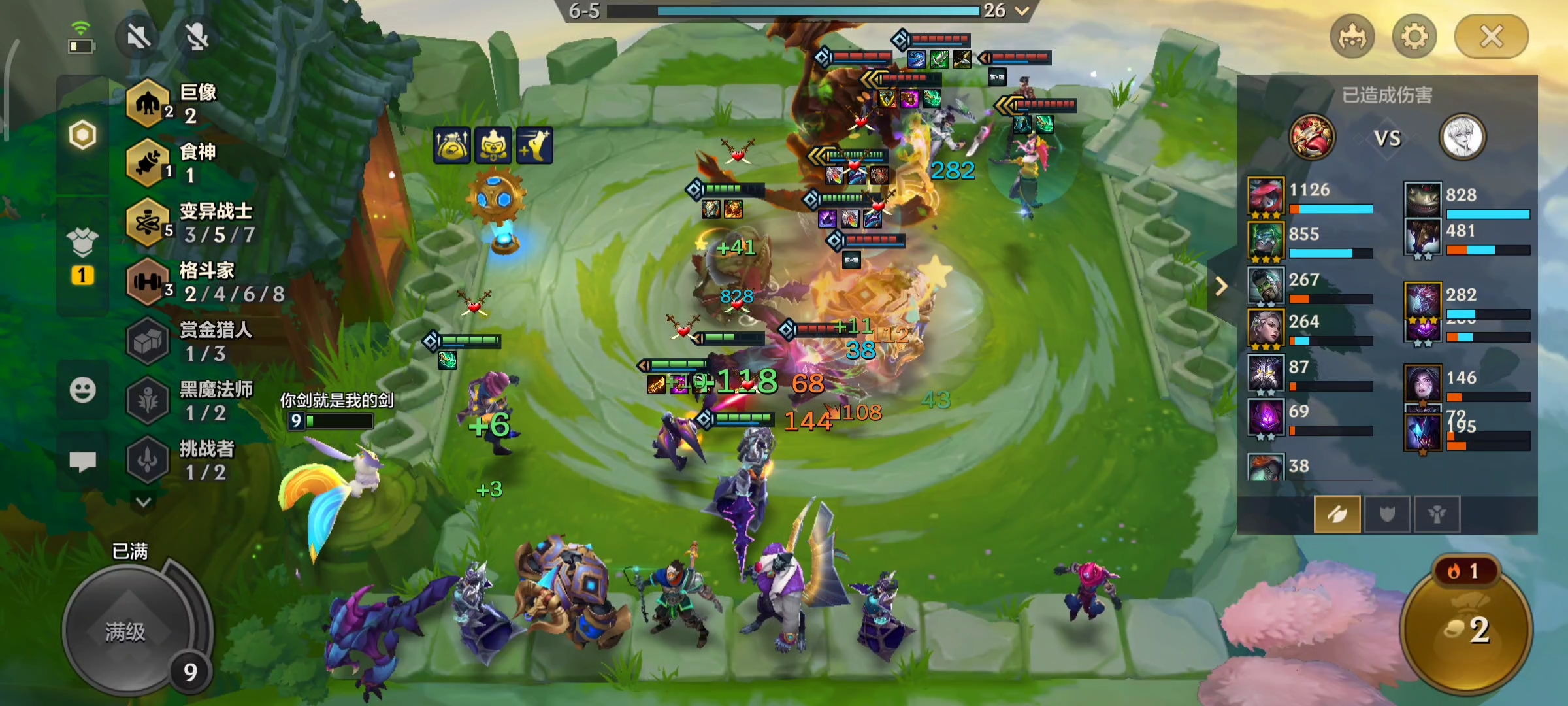Open the gear settings menu
The height and width of the screenshot is (706, 1568).
pos(1414,37)
